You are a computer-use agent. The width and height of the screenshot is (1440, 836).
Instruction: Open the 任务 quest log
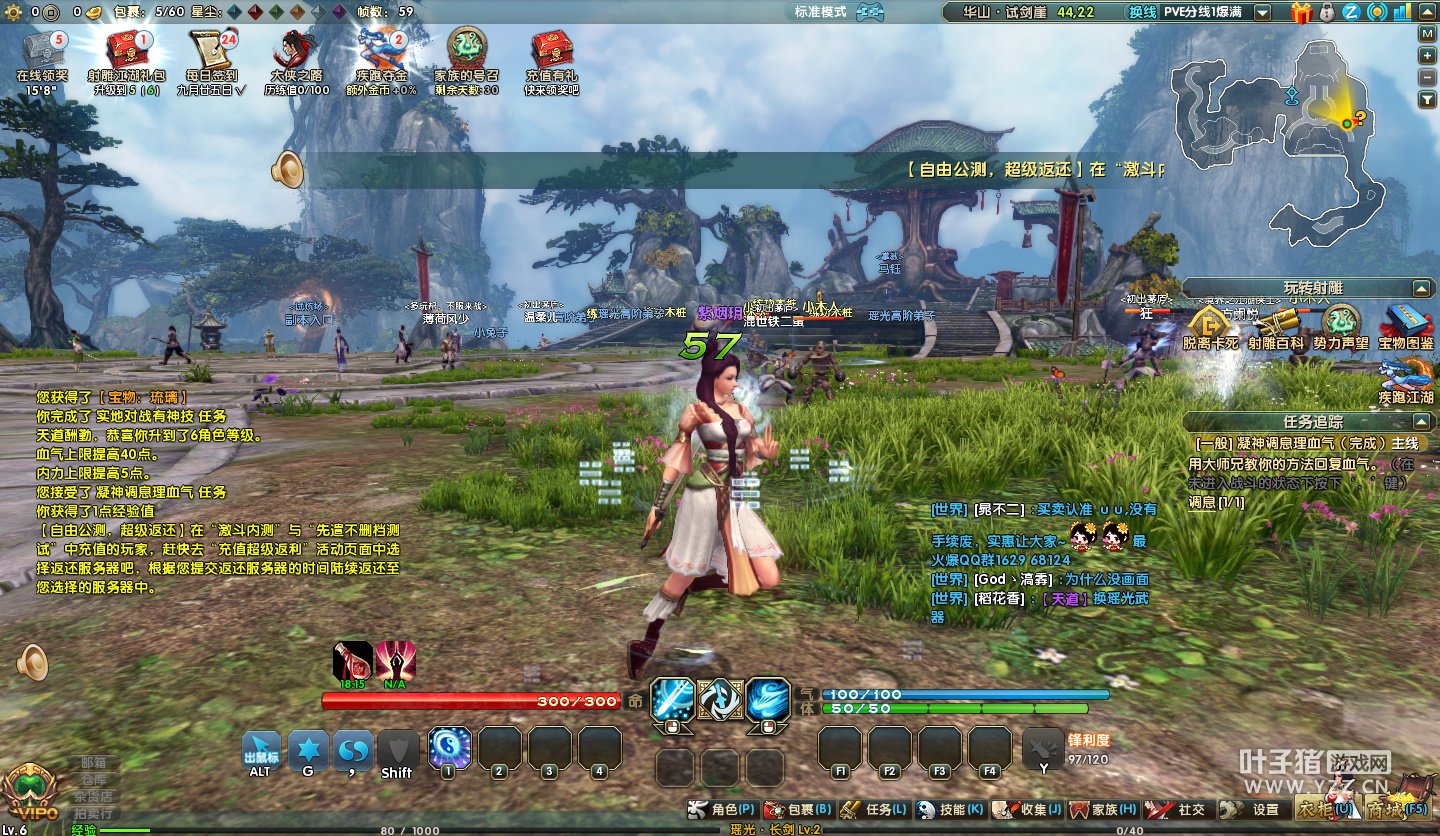click(874, 809)
